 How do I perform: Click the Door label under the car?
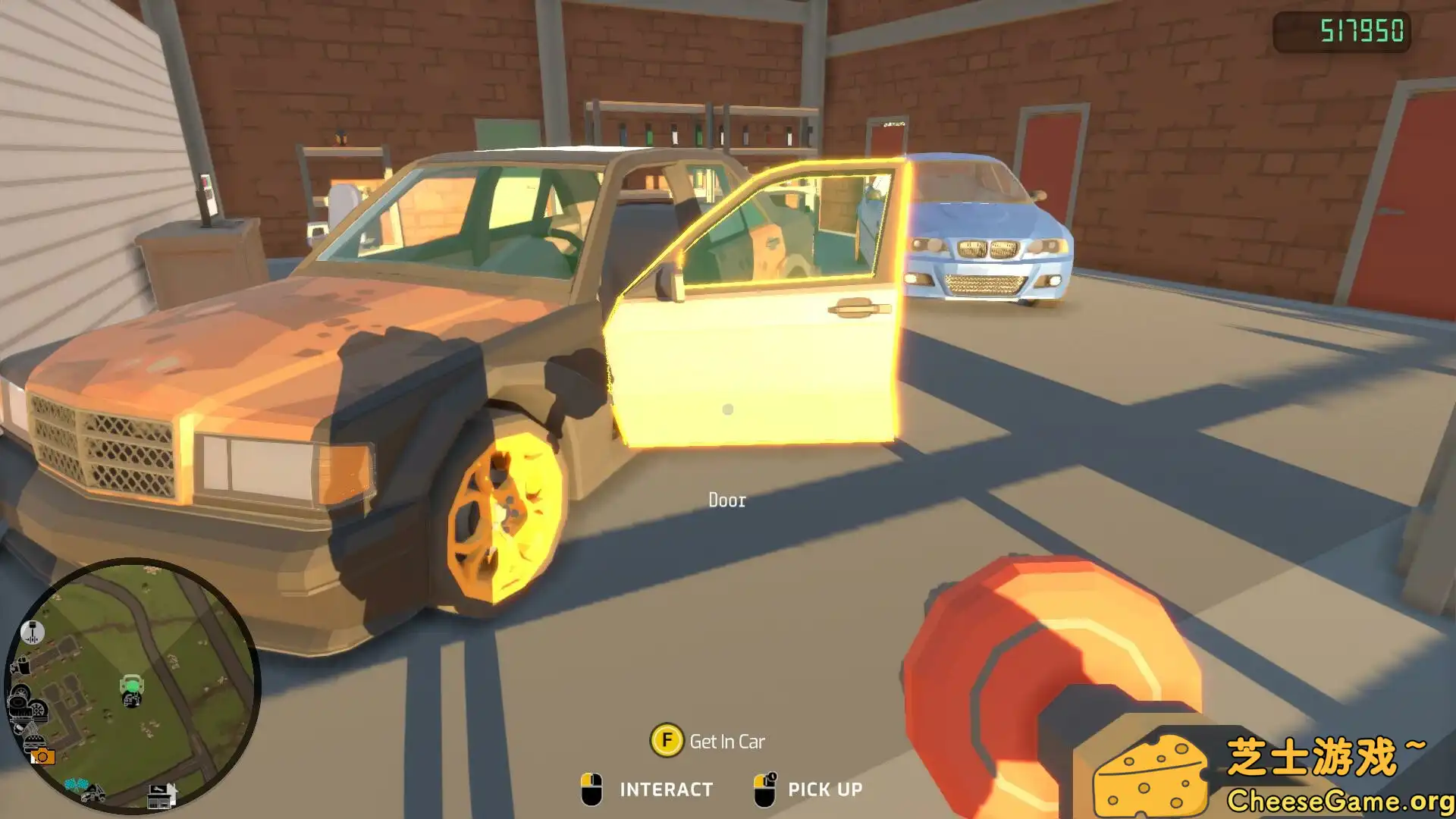click(x=726, y=500)
